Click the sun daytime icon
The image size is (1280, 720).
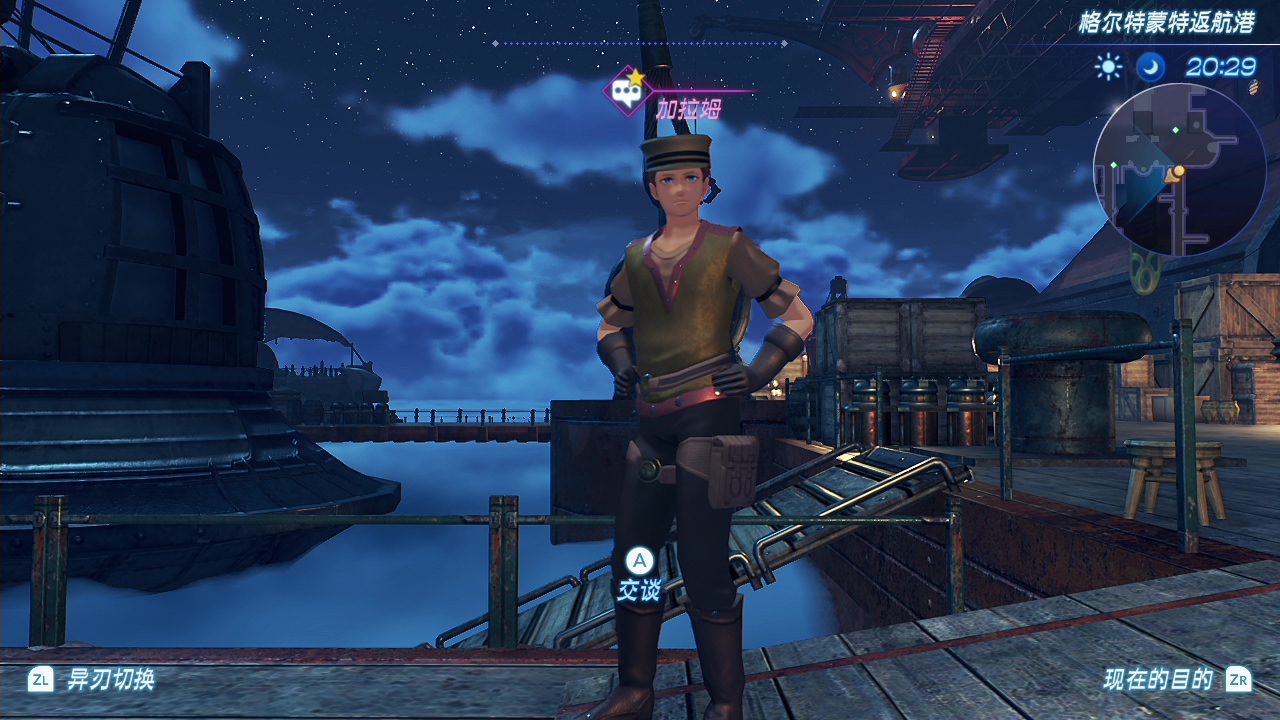[1108, 67]
